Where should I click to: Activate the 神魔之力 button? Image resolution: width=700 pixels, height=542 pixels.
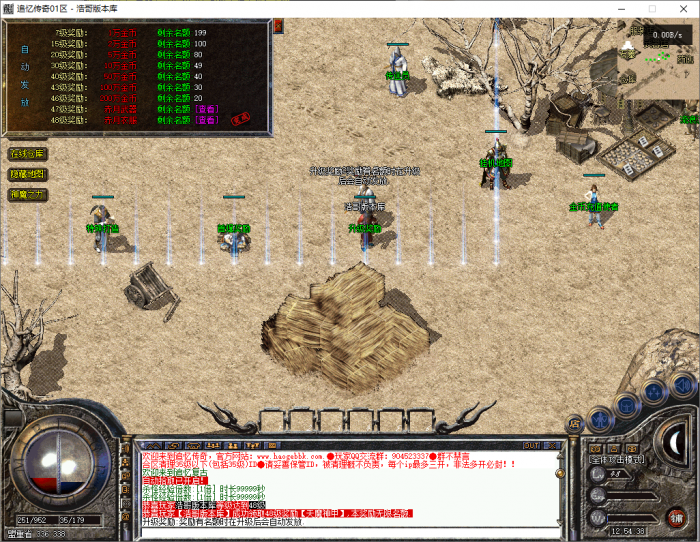[x=27, y=194]
